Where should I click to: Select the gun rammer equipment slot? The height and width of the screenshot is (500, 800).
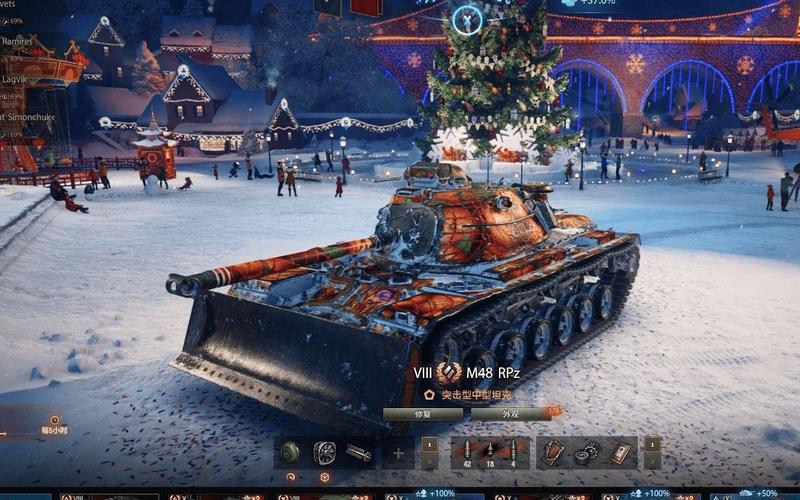coord(358,453)
